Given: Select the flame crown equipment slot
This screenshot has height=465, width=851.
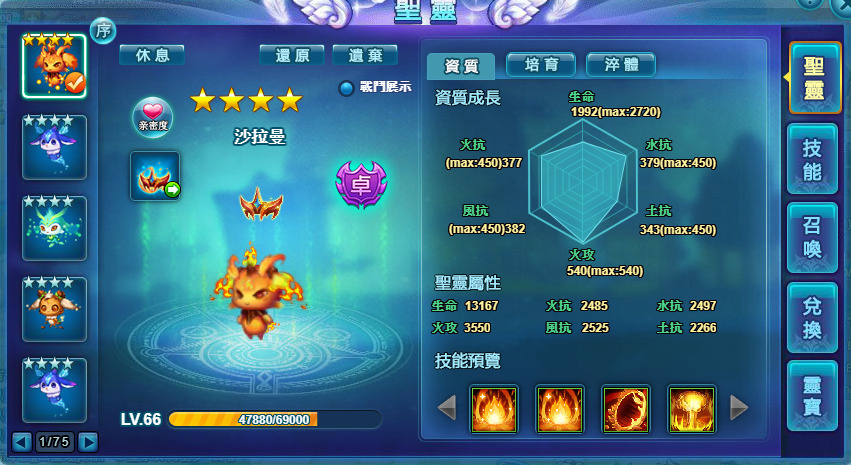Looking at the screenshot, I should tap(155, 176).
